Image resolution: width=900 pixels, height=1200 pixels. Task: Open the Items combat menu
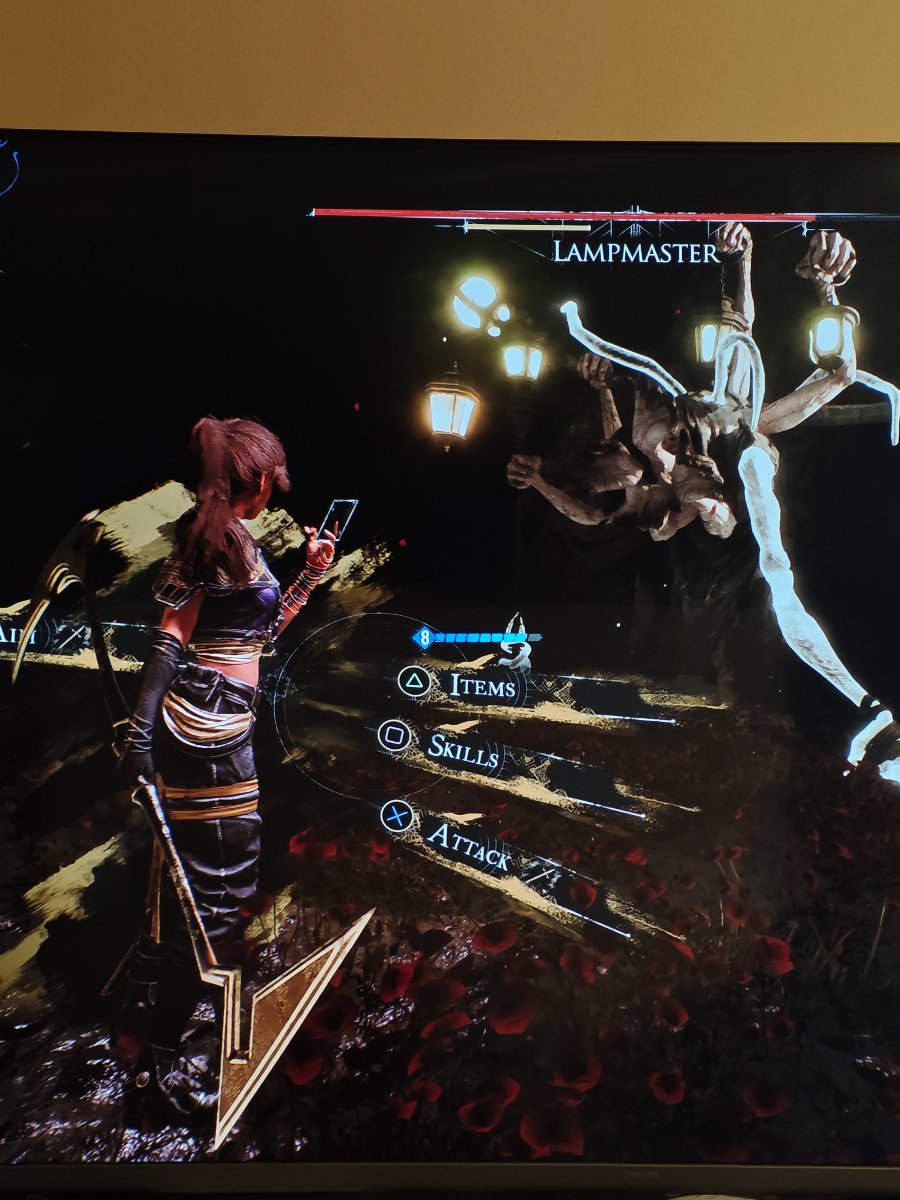point(482,686)
